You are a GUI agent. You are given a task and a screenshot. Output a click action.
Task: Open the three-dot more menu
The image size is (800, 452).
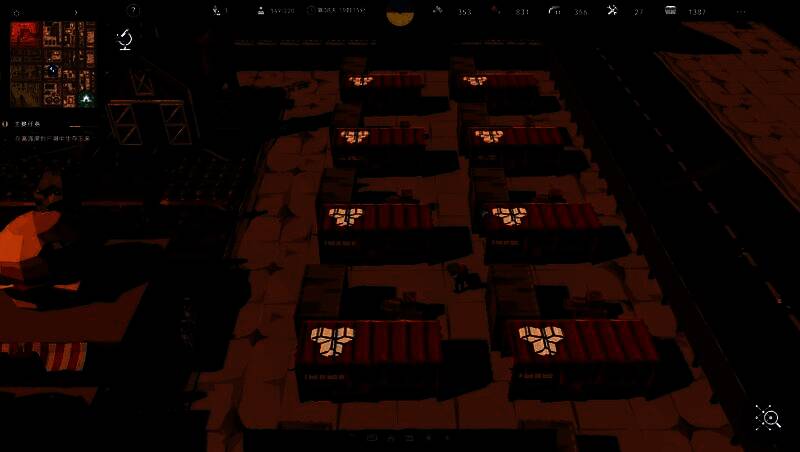pyautogui.click(x=741, y=12)
